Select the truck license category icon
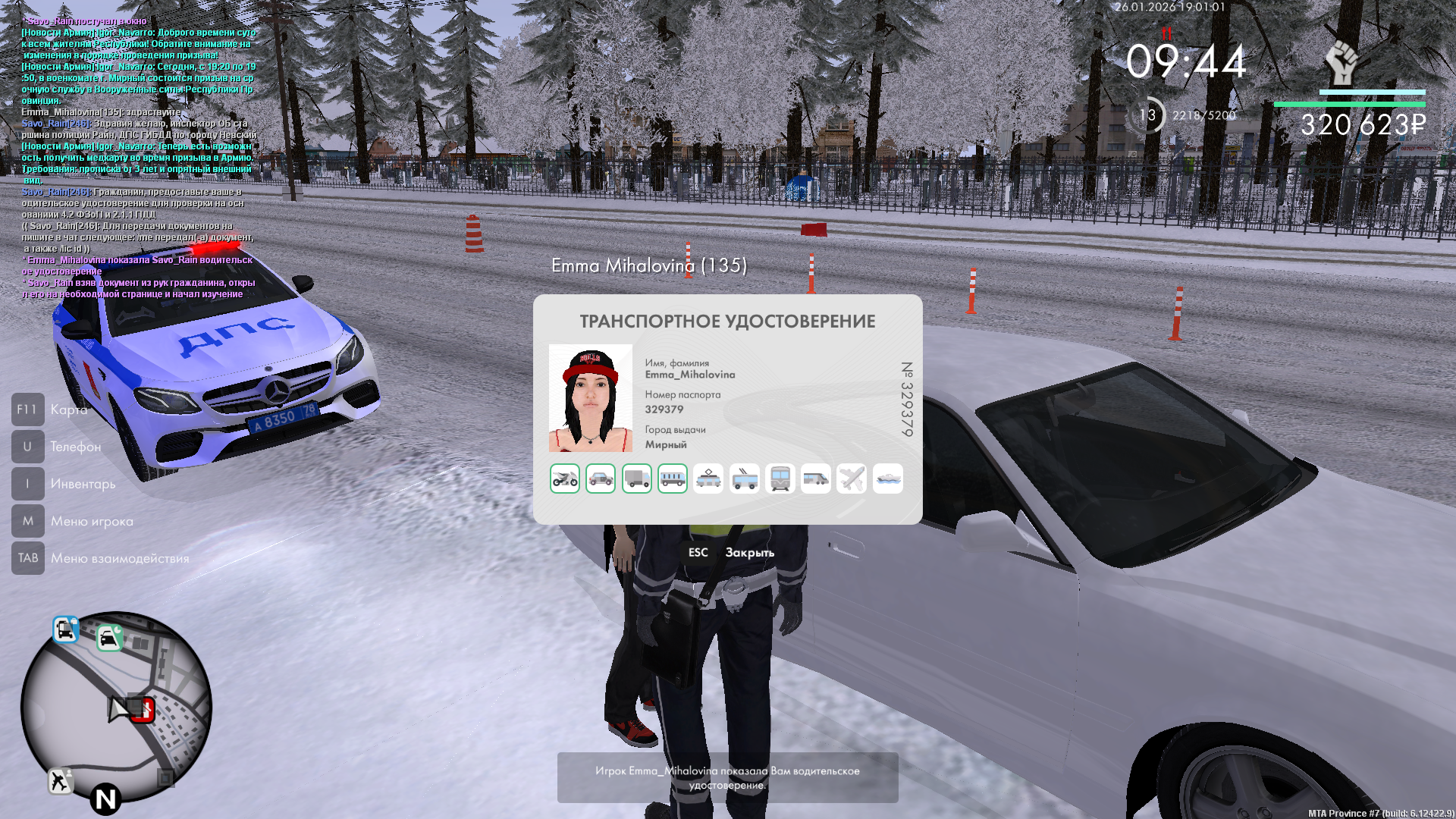Screen dimensions: 1456x819 [x=637, y=479]
